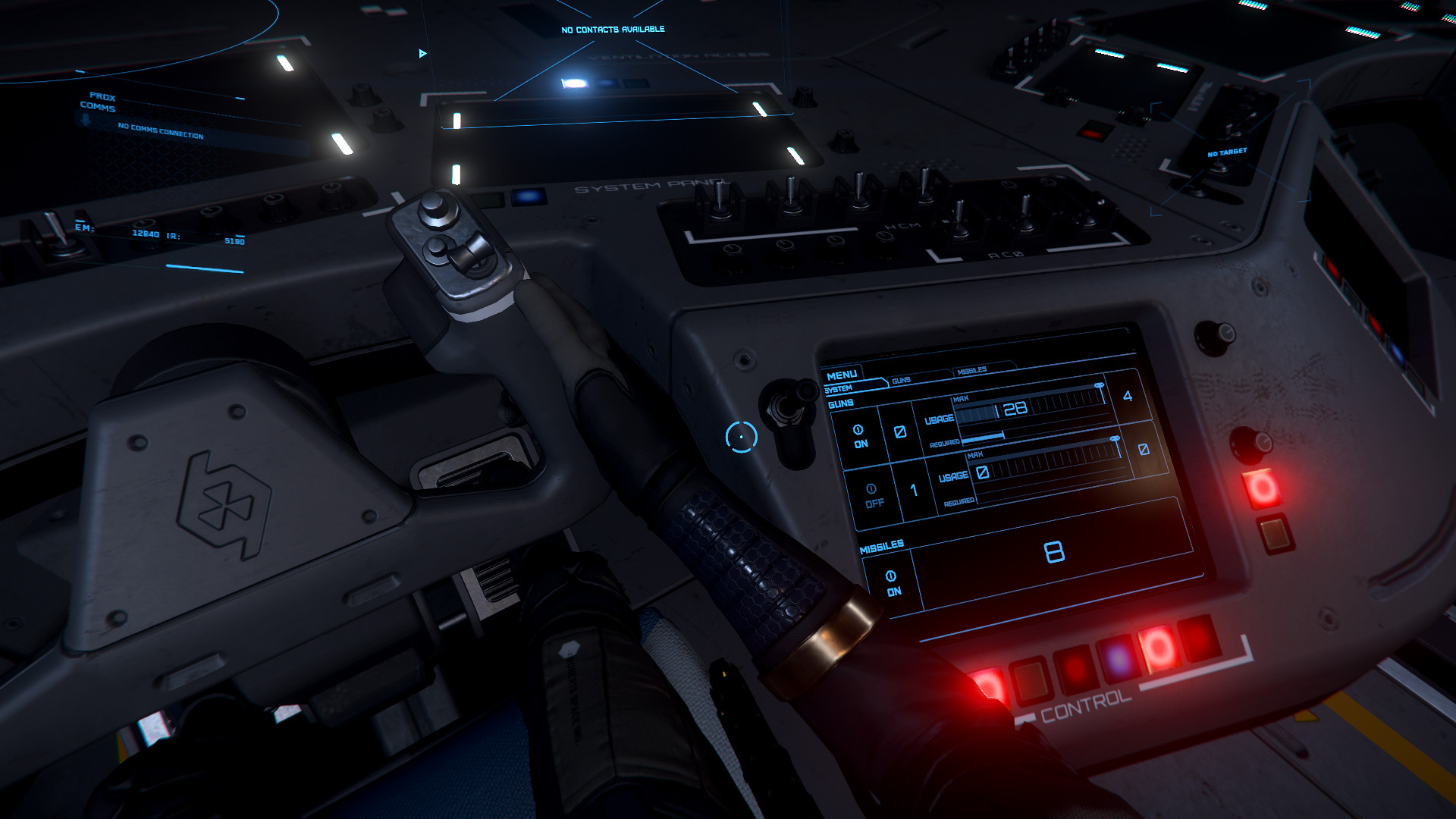Switch to the GUNS tab
This screenshot has width=1456, height=819.
[902, 381]
